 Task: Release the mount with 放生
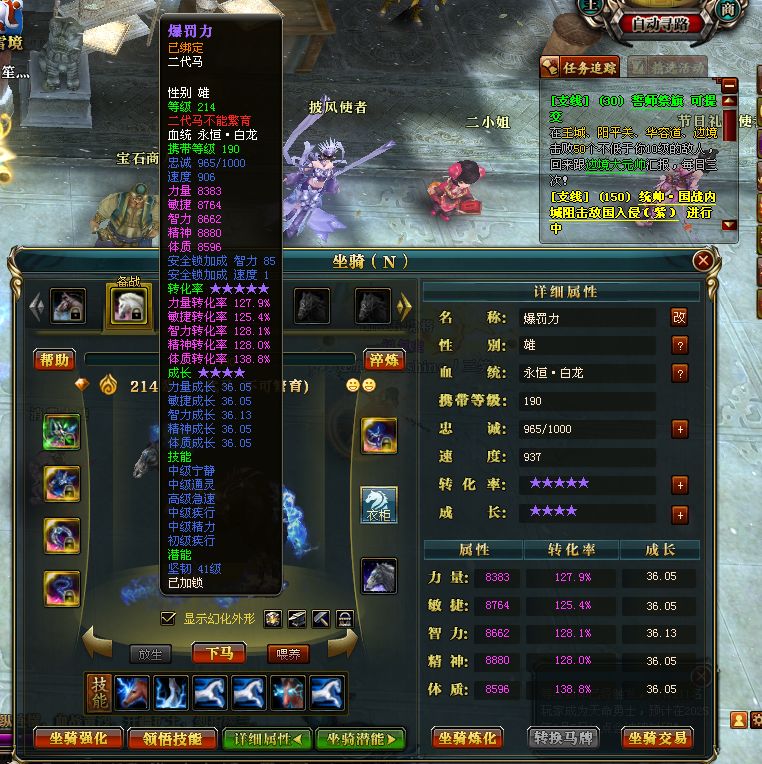tap(150, 654)
